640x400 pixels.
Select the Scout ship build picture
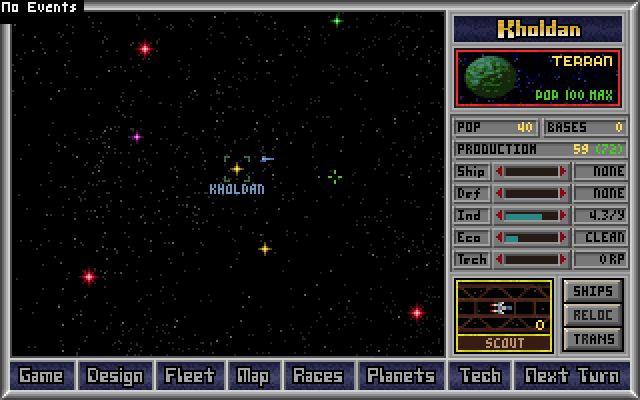pyautogui.click(x=504, y=309)
